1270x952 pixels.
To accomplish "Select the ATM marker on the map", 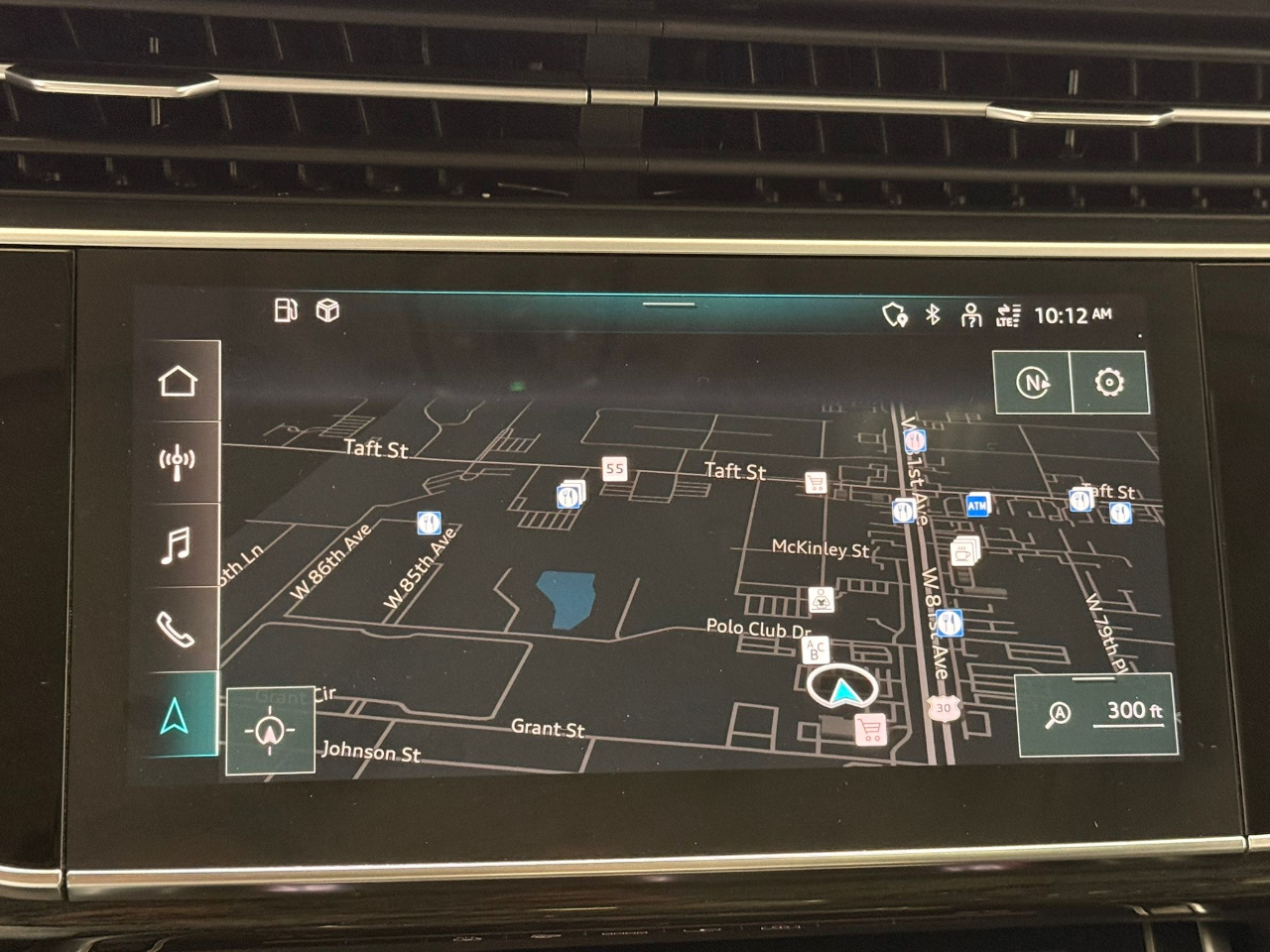I will click(977, 506).
